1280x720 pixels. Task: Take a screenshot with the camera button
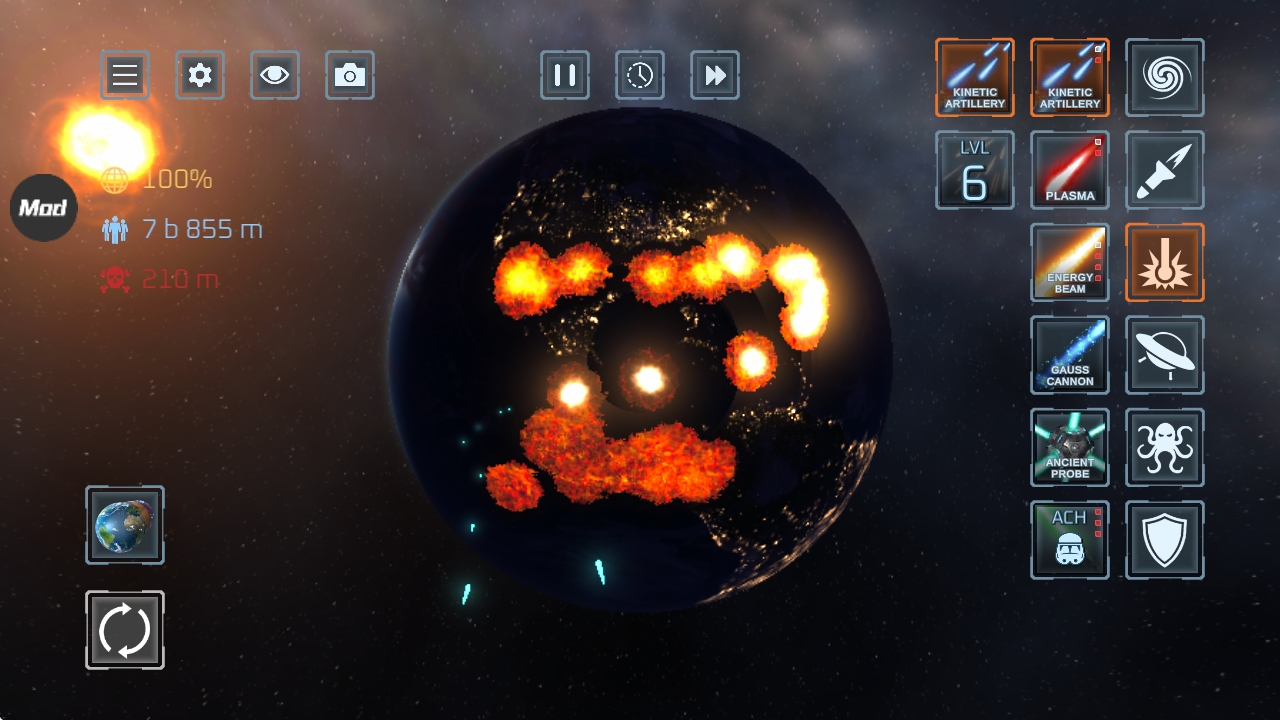[350, 75]
